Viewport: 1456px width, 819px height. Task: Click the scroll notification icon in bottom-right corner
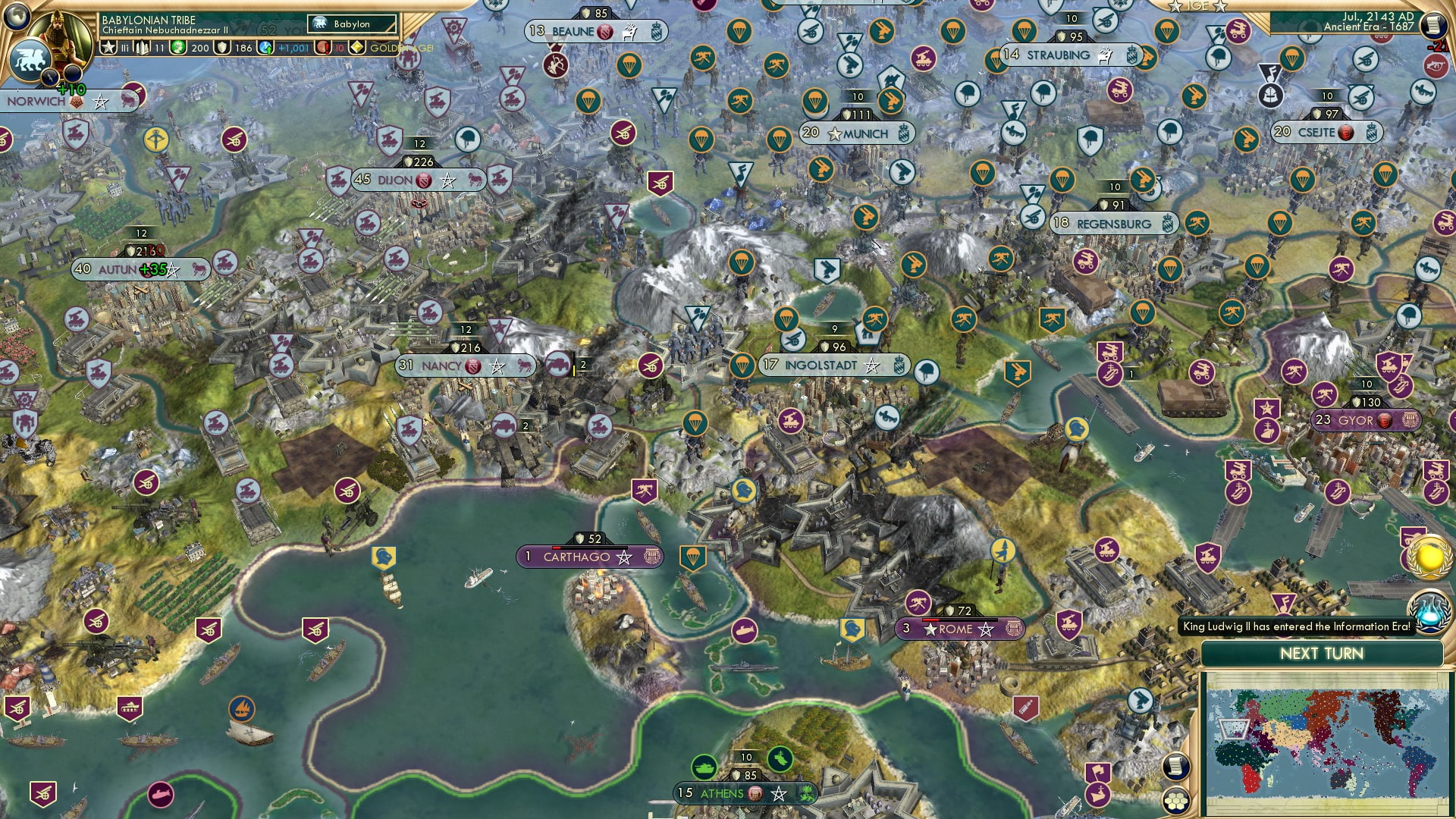pos(1176,766)
